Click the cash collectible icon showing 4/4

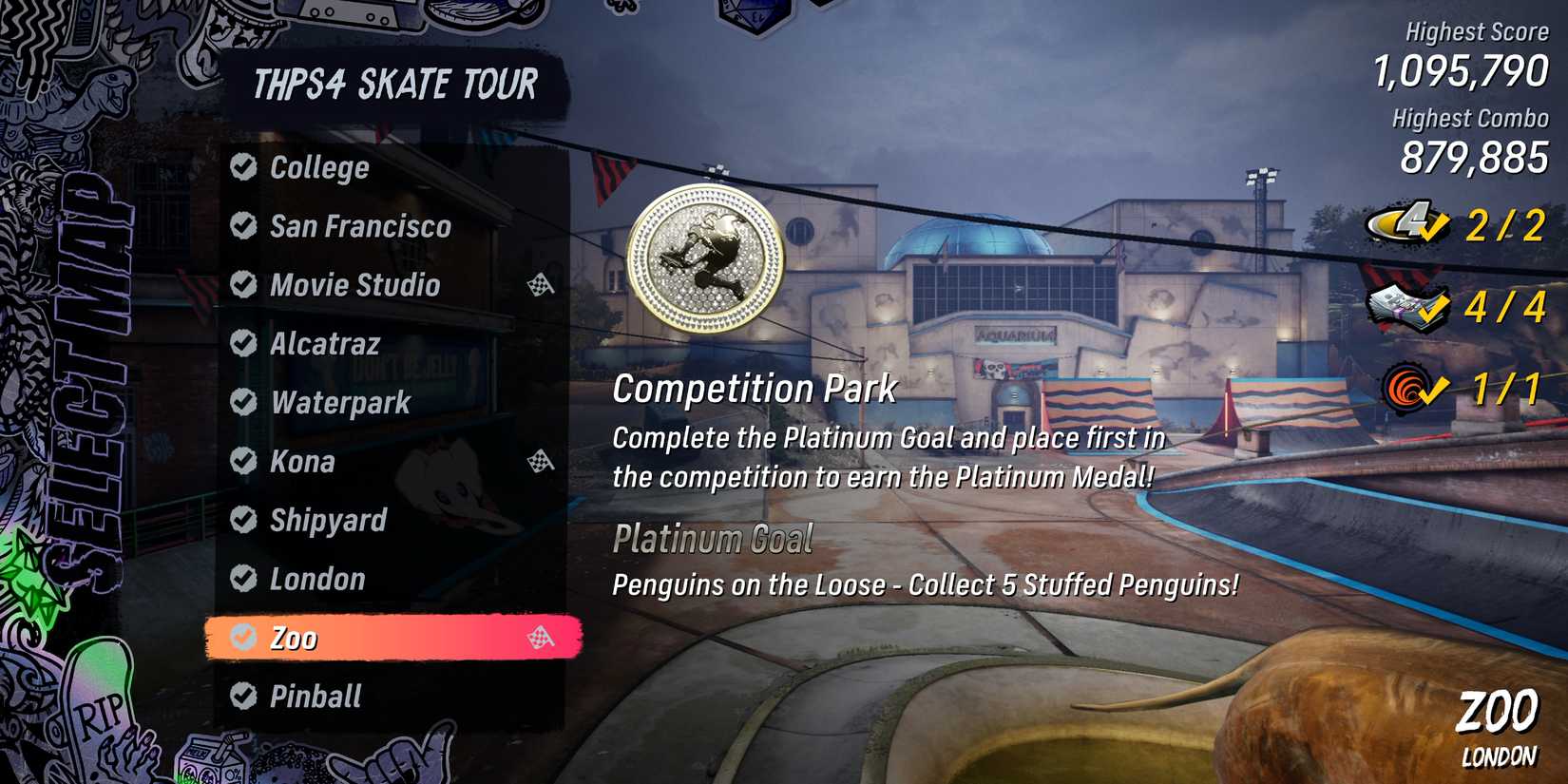(1393, 306)
